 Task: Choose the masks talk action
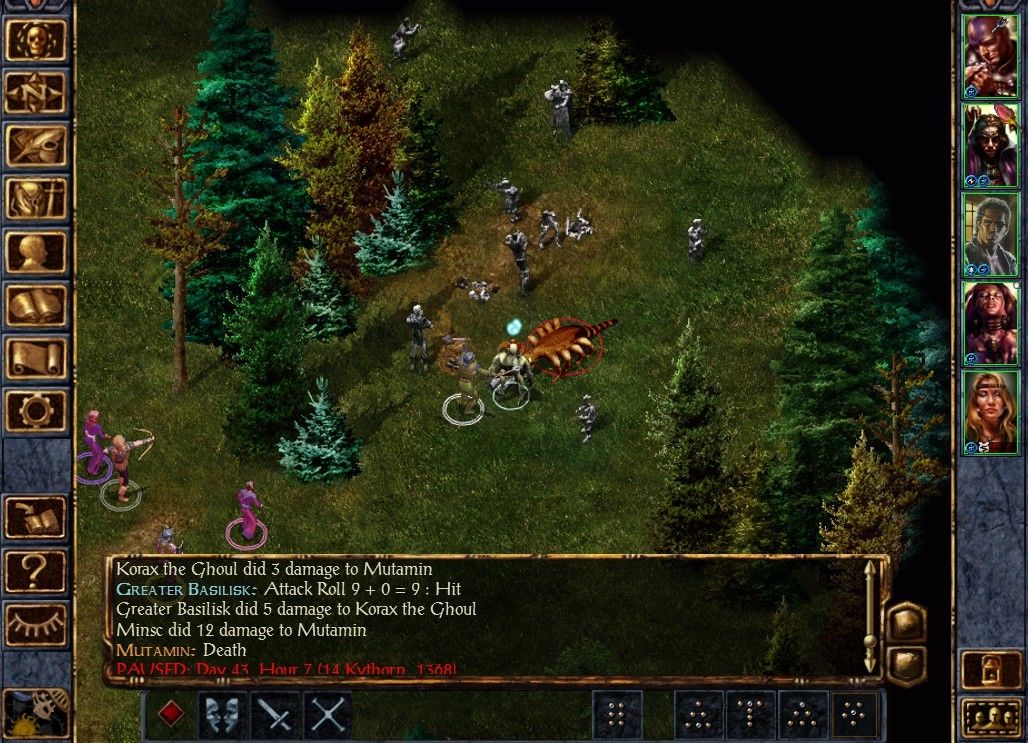pyautogui.click(x=222, y=715)
